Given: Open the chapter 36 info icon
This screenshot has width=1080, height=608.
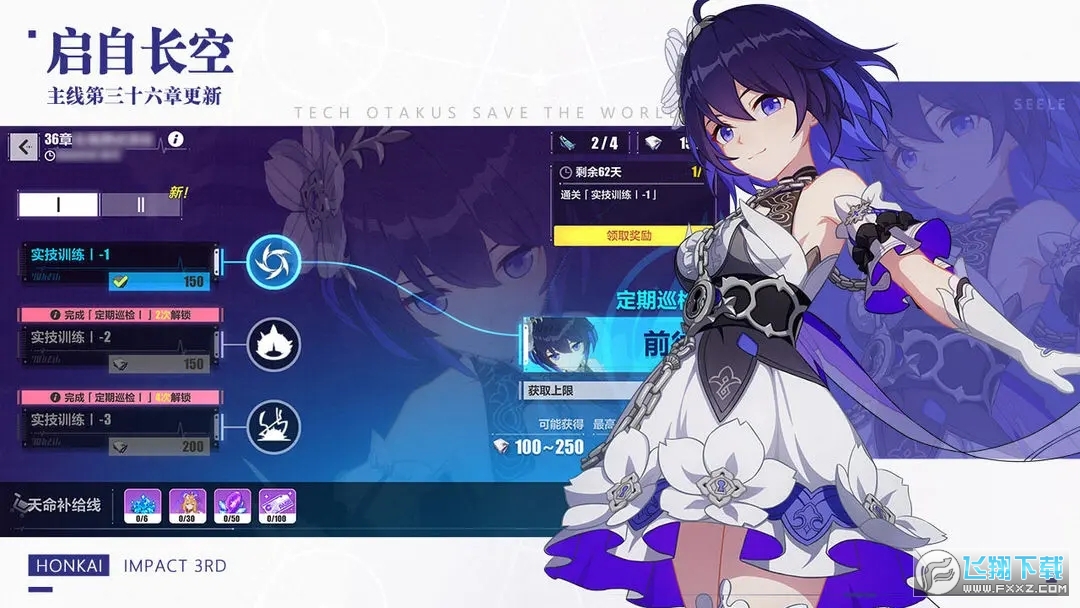Looking at the screenshot, I should pyautogui.click(x=176, y=140).
